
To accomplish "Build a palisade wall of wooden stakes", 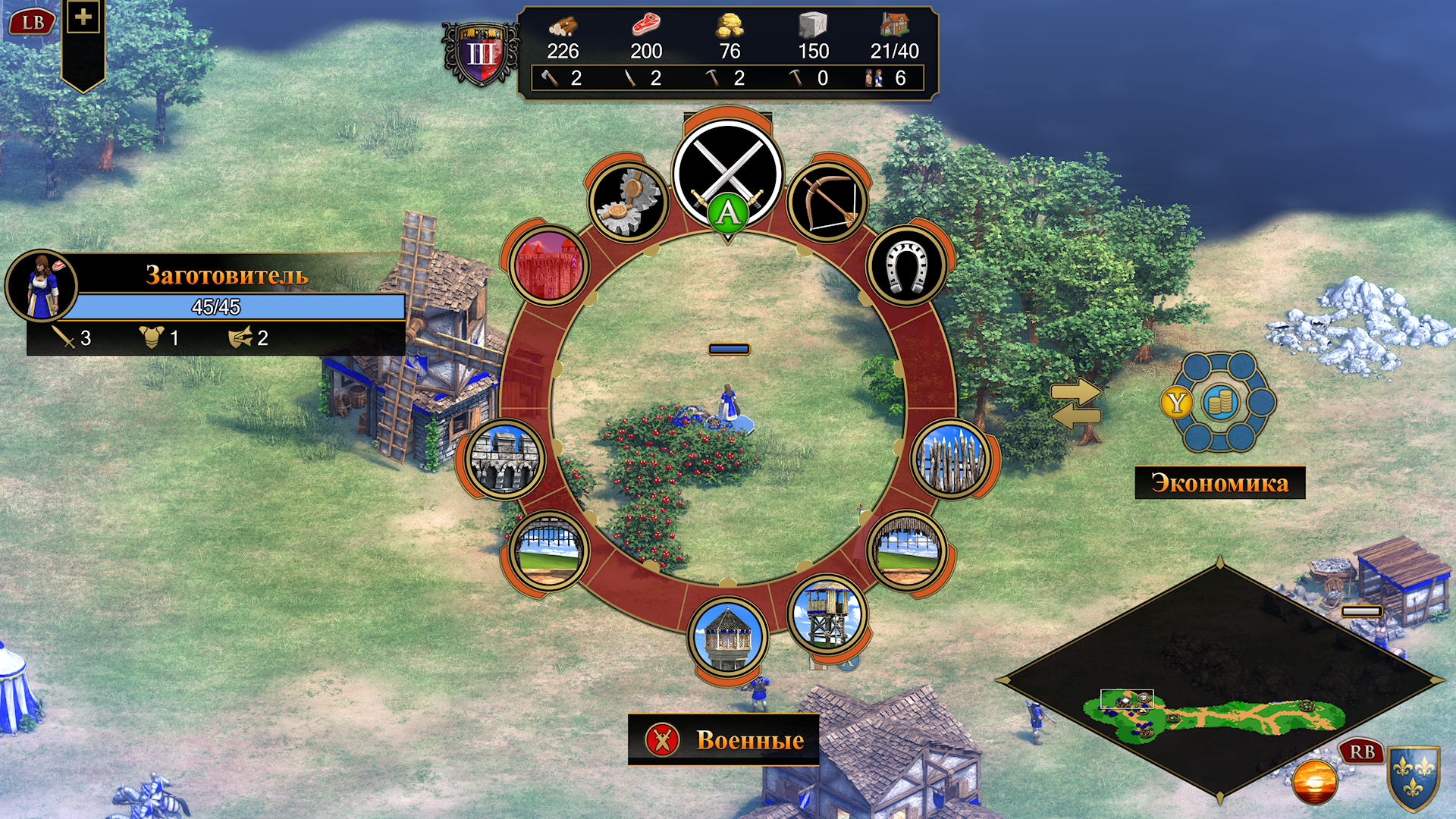I will coord(951,459).
